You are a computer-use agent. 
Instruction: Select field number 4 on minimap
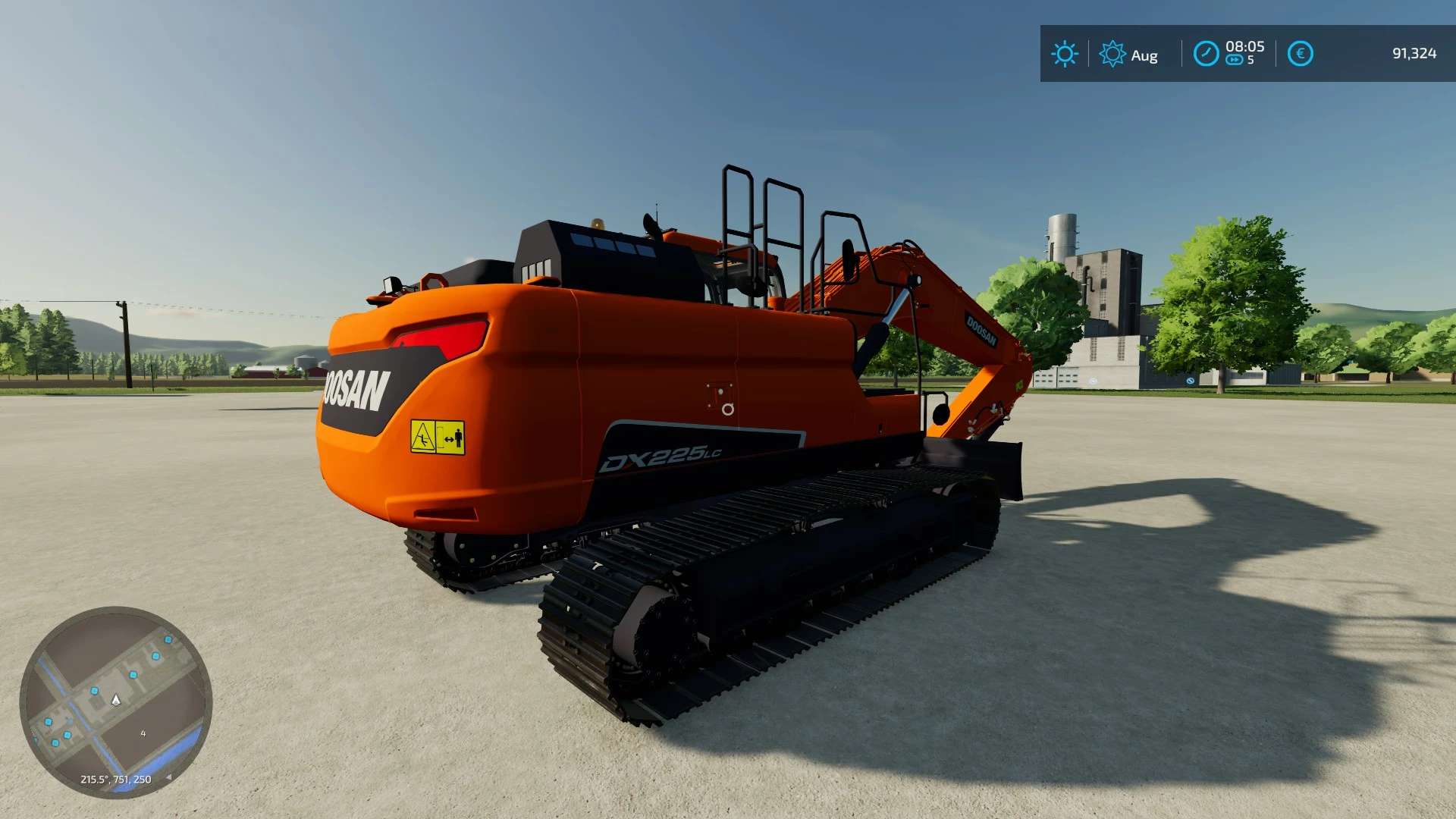click(143, 734)
